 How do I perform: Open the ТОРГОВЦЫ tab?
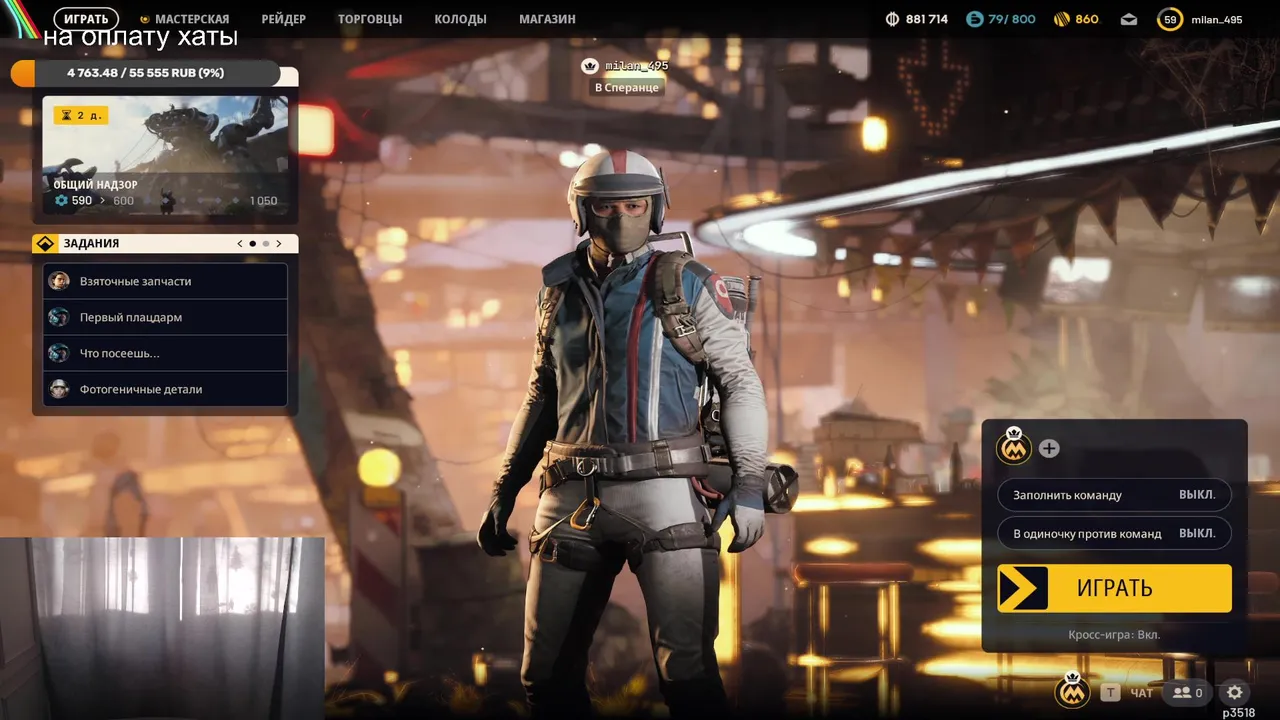point(370,19)
